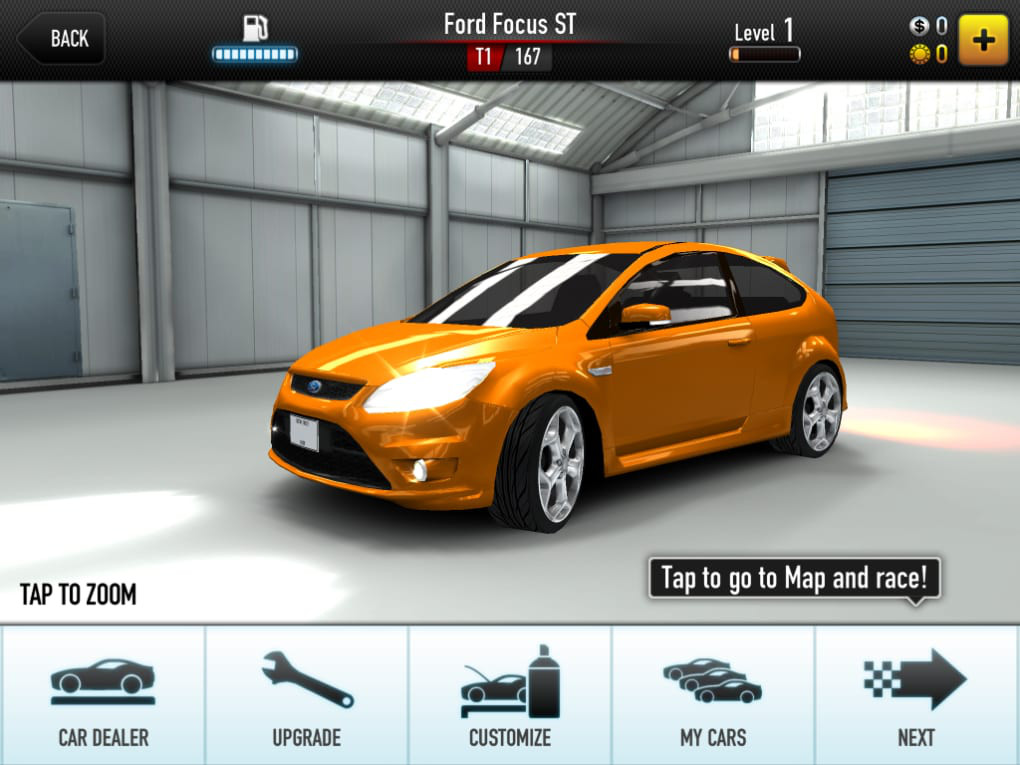Open the Upgrade wrench menu

click(307, 696)
